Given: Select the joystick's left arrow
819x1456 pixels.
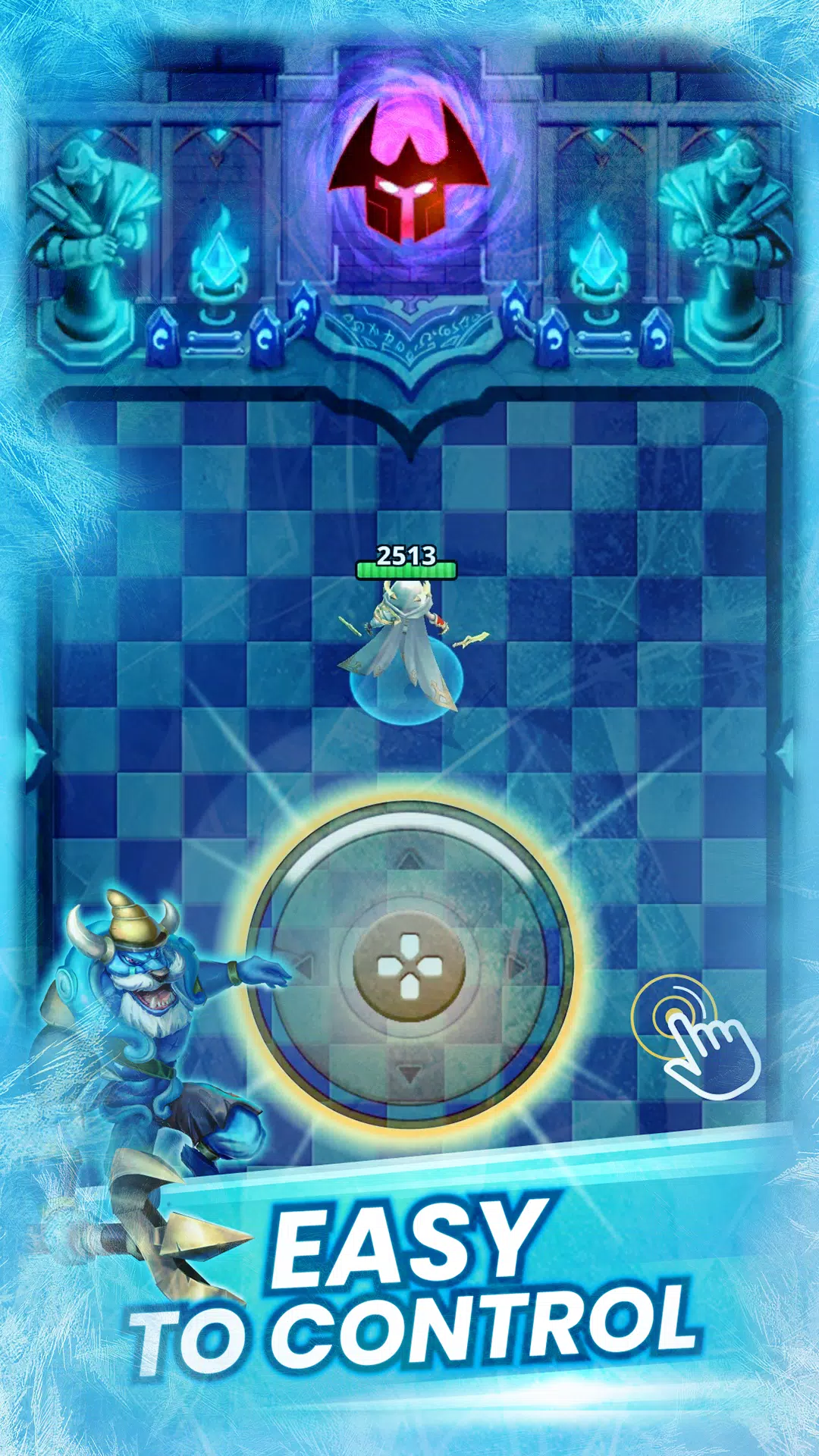Looking at the screenshot, I should tap(303, 966).
